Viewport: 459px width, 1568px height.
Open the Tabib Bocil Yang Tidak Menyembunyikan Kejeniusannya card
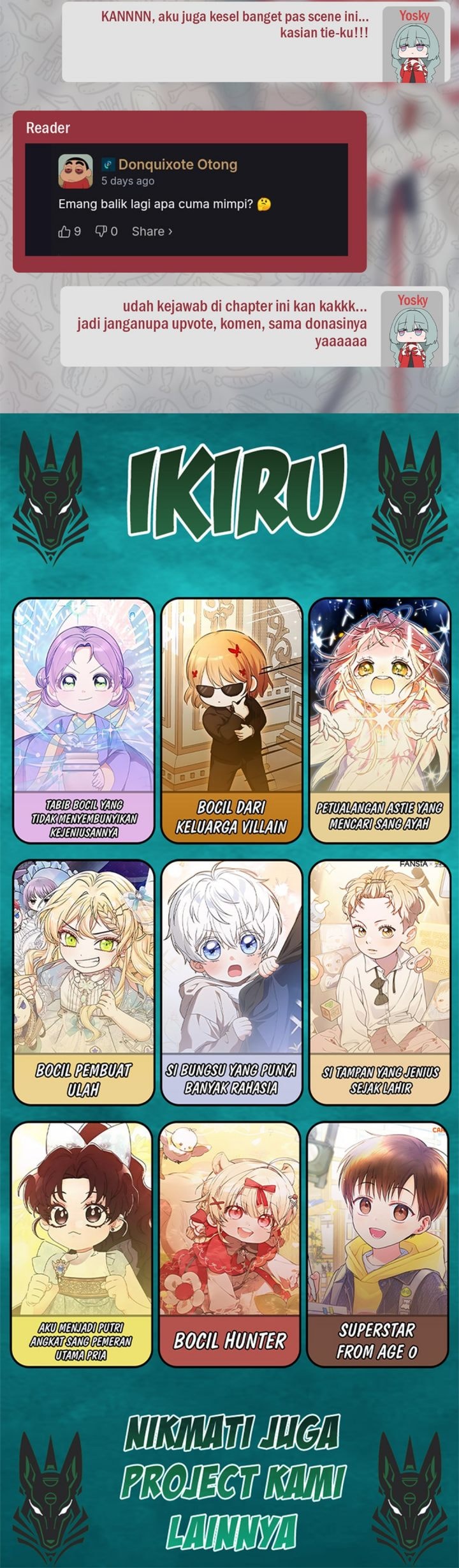pyautogui.click(x=84, y=719)
